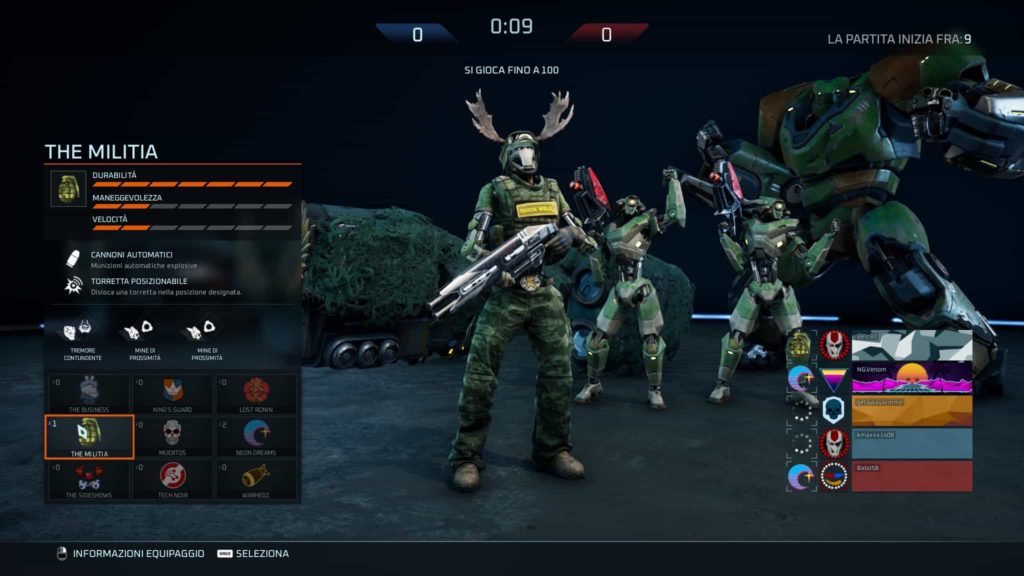Pick The Sideshows crew tile
Image resolution: width=1024 pixels, height=576 pixels.
point(89,479)
